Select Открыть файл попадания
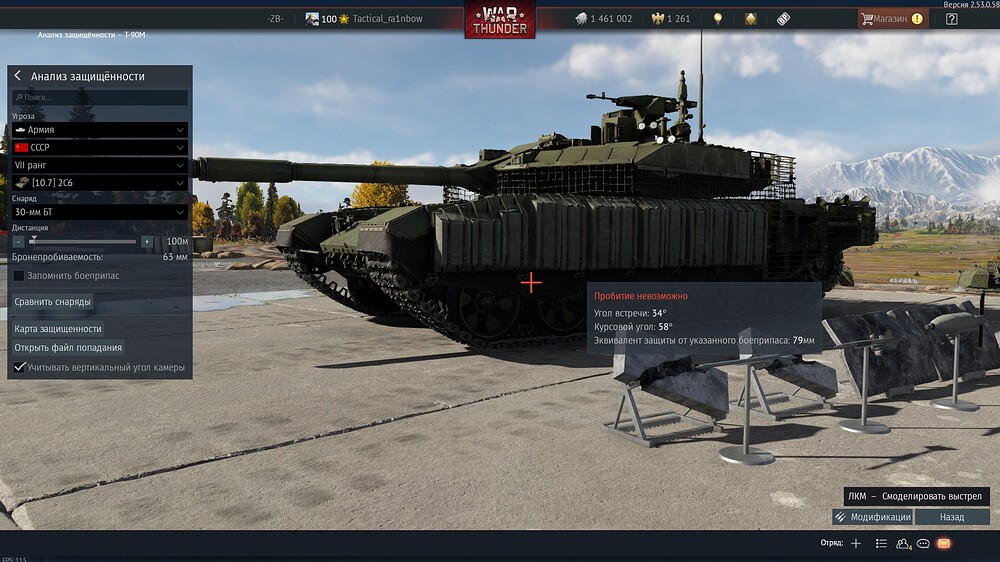Image resolution: width=1000 pixels, height=562 pixels. pos(68,348)
